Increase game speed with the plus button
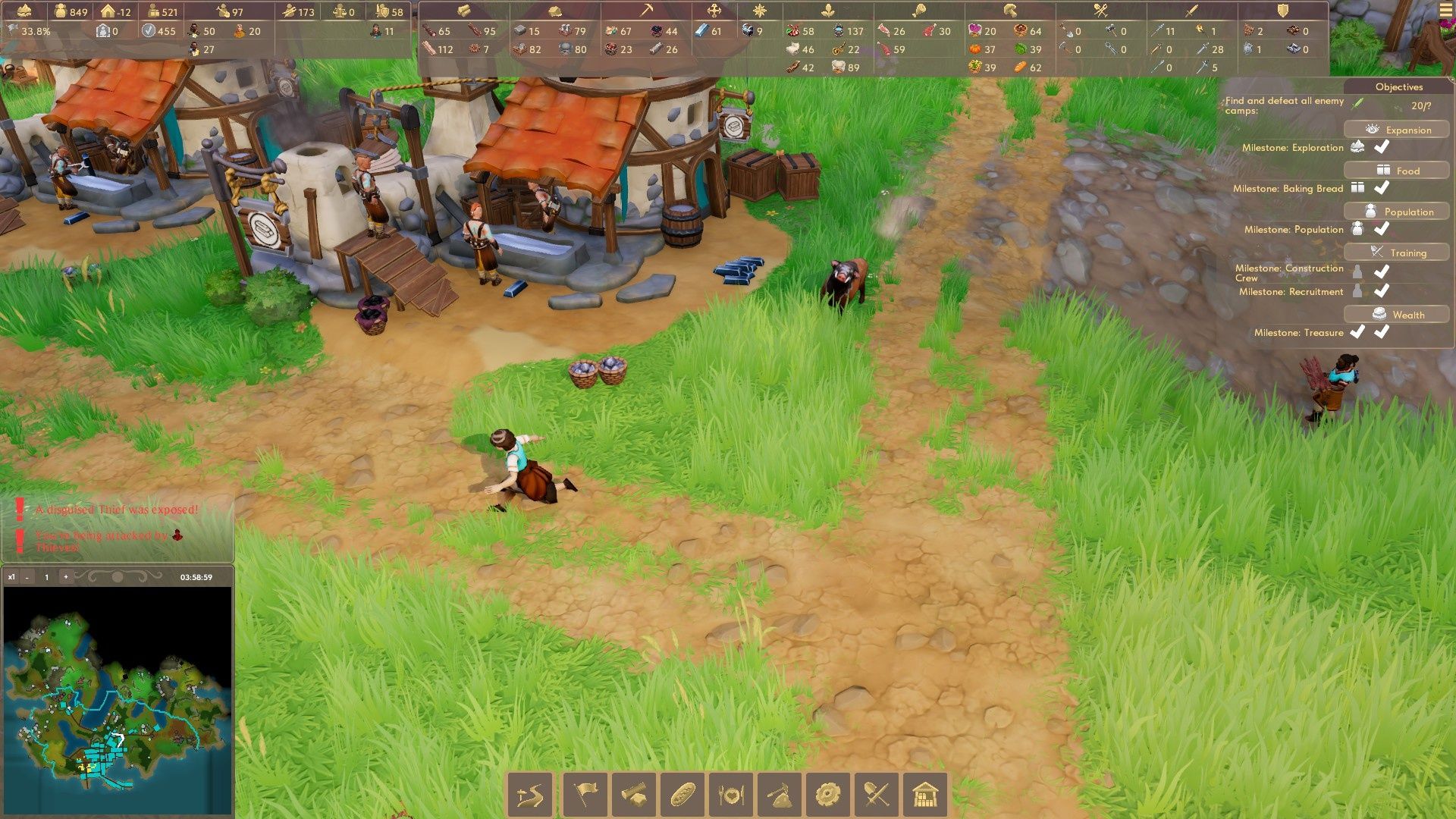Image resolution: width=1456 pixels, height=819 pixels. tap(66, 577)
